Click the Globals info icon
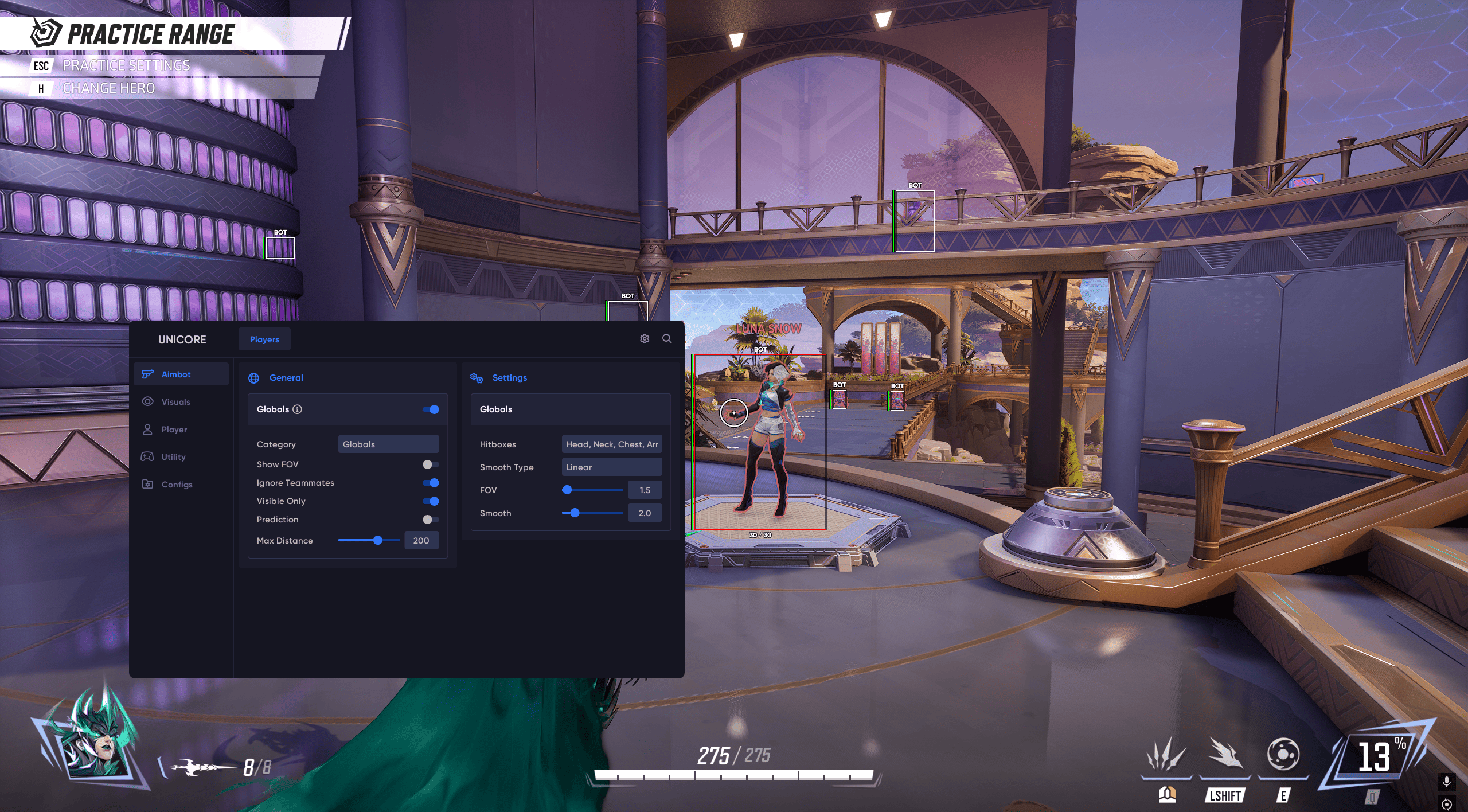Image resolution: width=1468 pixels, height=812 pixels. point(297,409)
